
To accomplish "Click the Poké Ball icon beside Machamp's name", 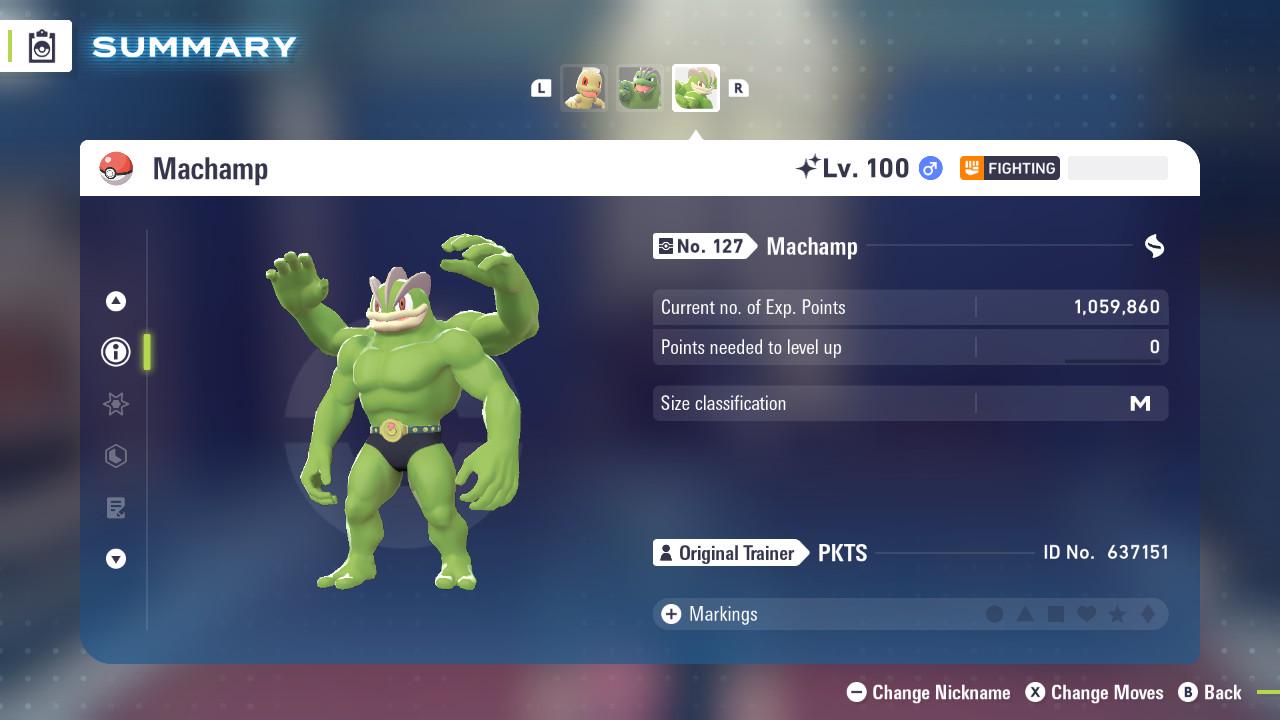I will click(117, 168).
